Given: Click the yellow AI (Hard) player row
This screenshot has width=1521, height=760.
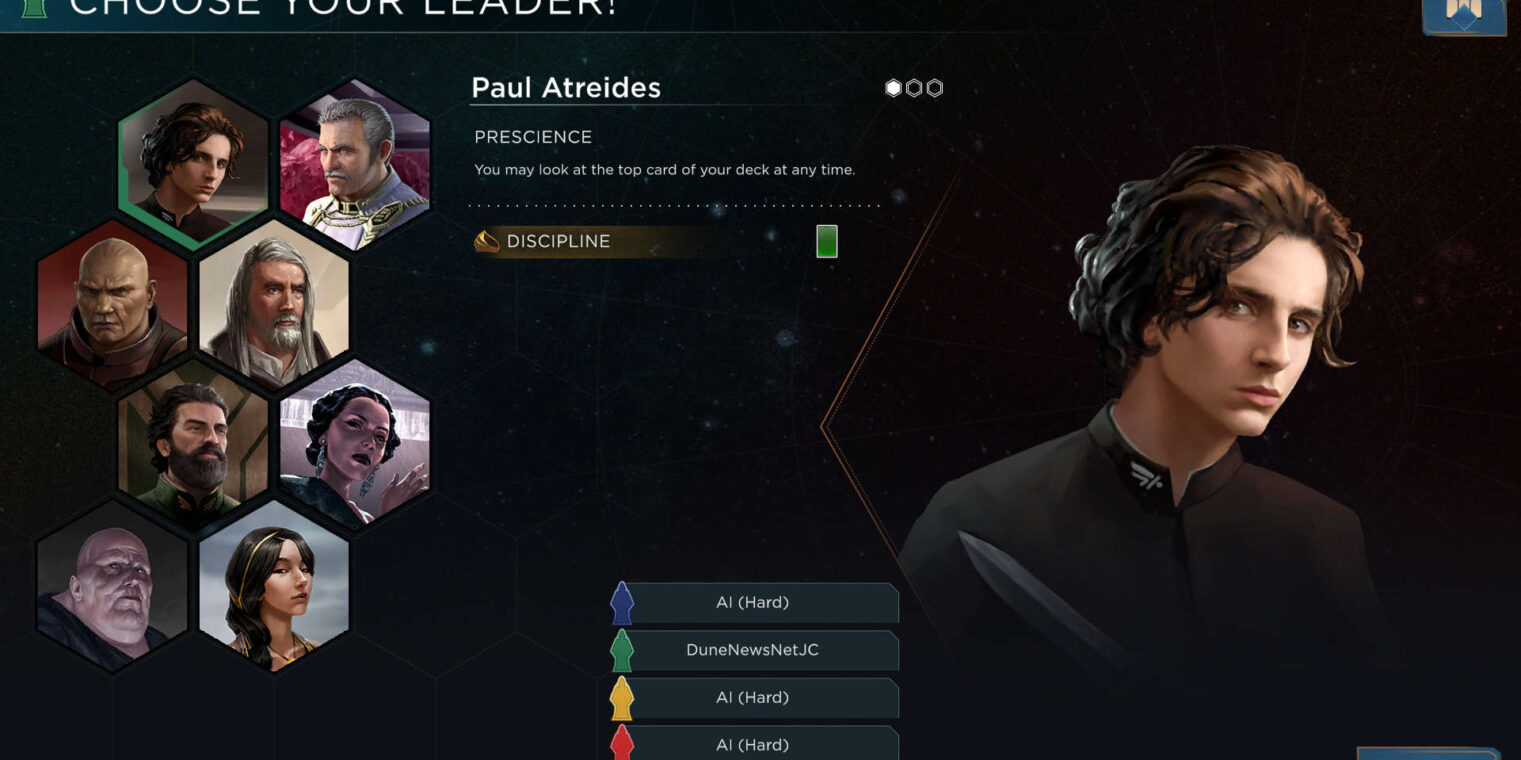Looking at the screenshot, I should (x=753, y=698).
